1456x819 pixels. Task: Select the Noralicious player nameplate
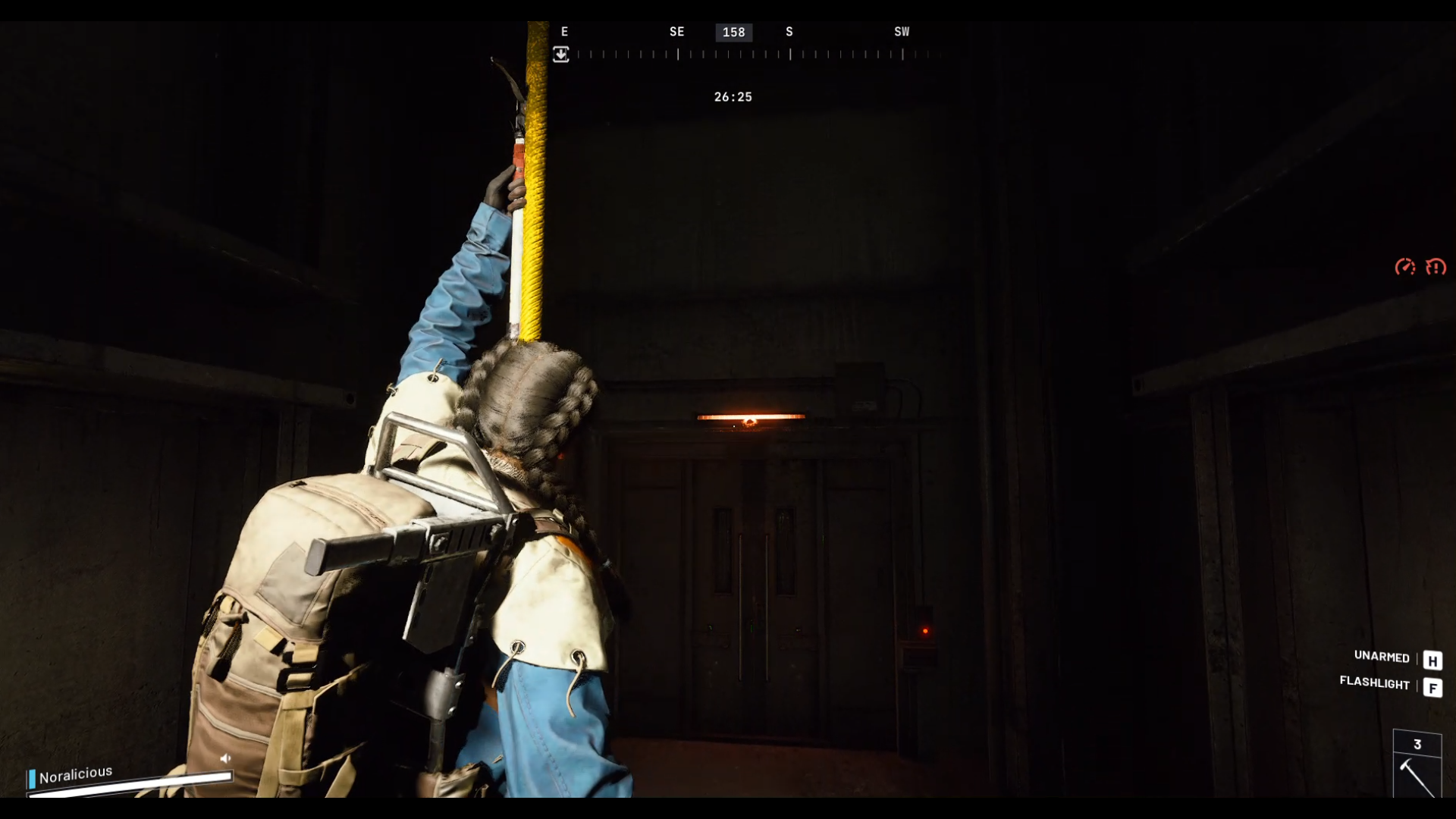pyautogui.click(x=75, y=774)
